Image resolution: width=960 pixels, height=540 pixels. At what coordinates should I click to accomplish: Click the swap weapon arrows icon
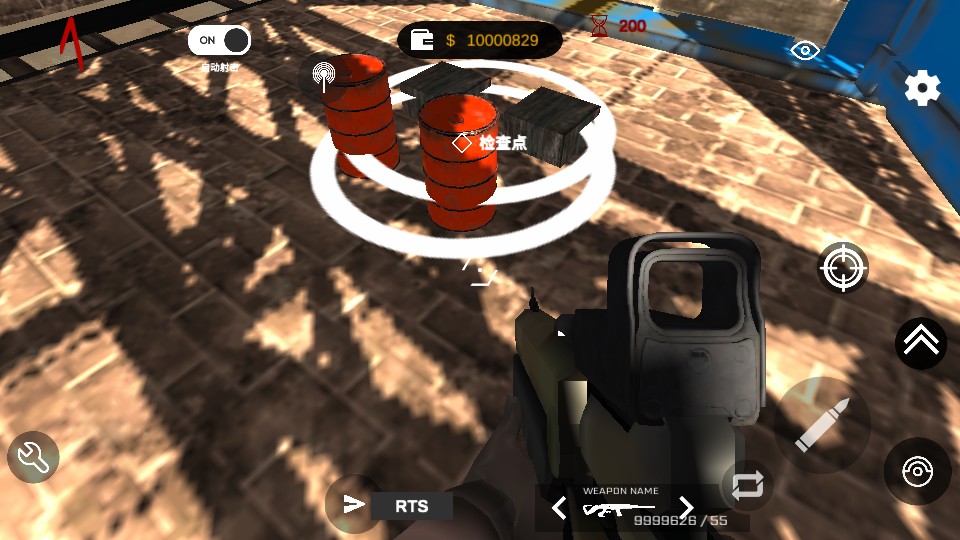pos(746,485)
